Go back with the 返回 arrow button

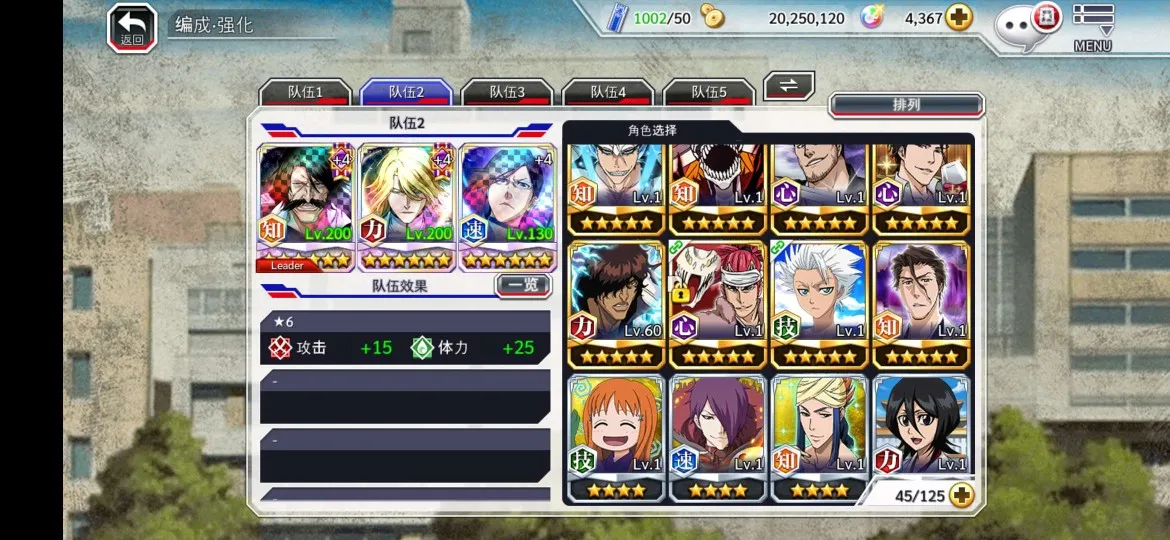[132, 27]
